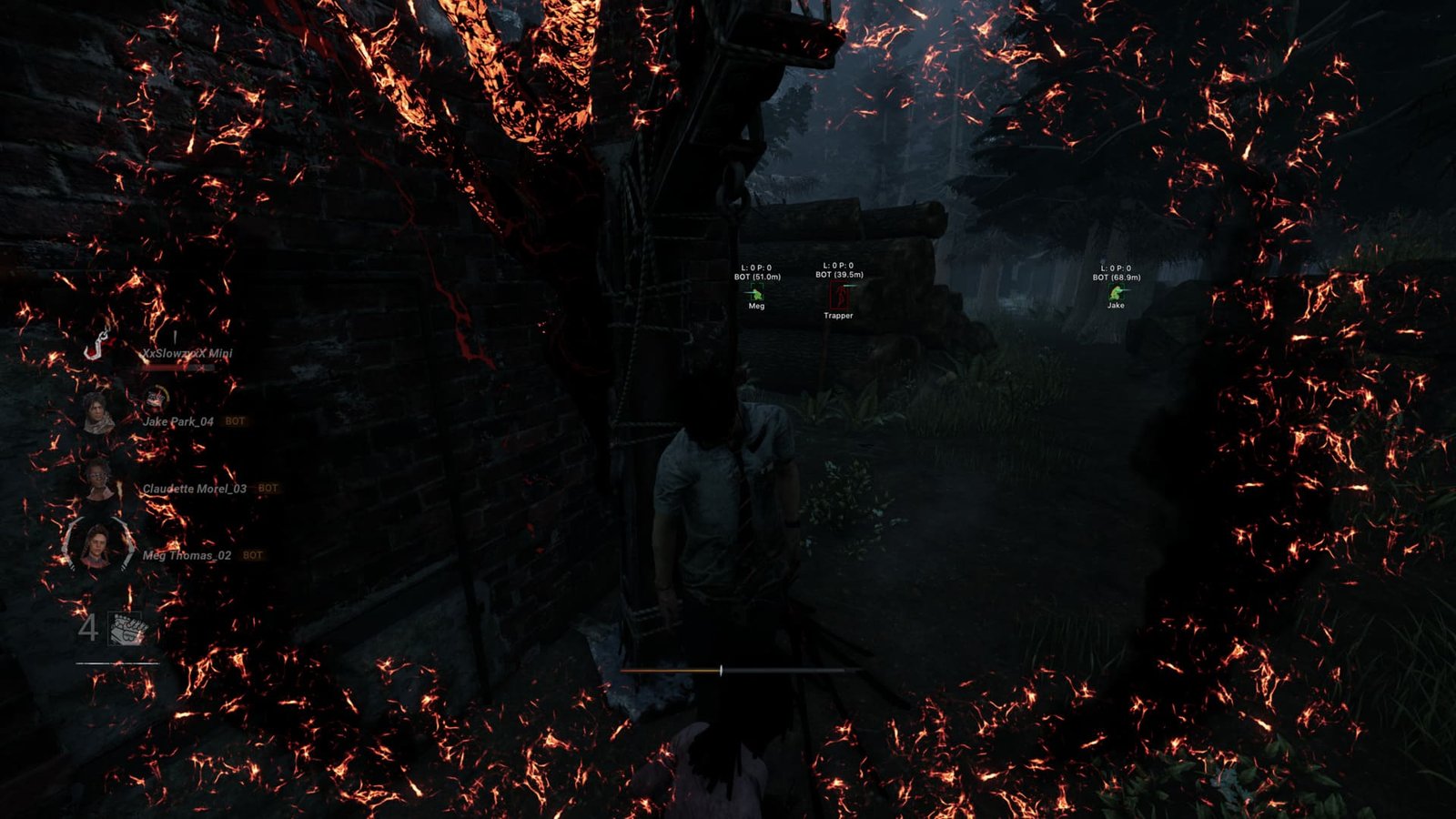The width and height of the screenshot is (1456, 819).
Task: Click the red Trapper marker at 39.5m
Action: 839,295
